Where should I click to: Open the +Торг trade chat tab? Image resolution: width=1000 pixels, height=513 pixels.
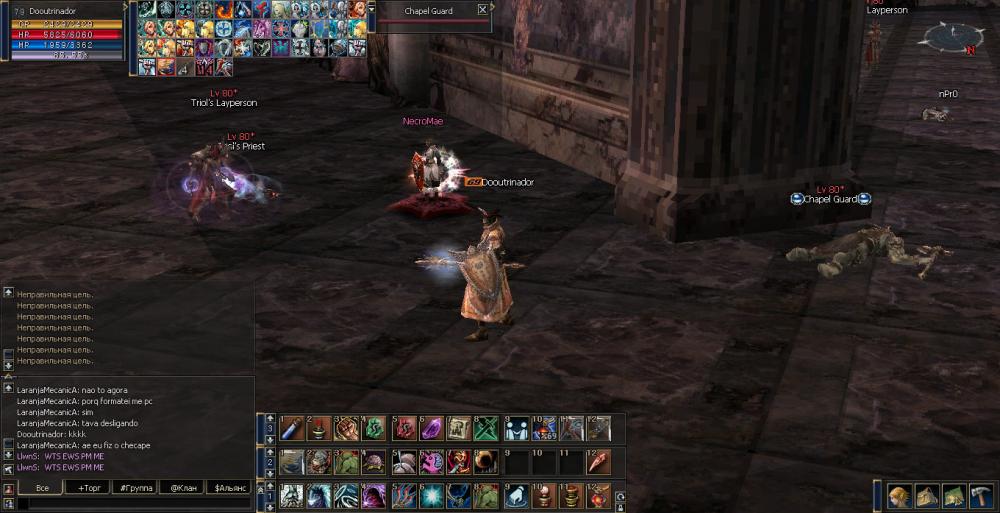[87, 487]
